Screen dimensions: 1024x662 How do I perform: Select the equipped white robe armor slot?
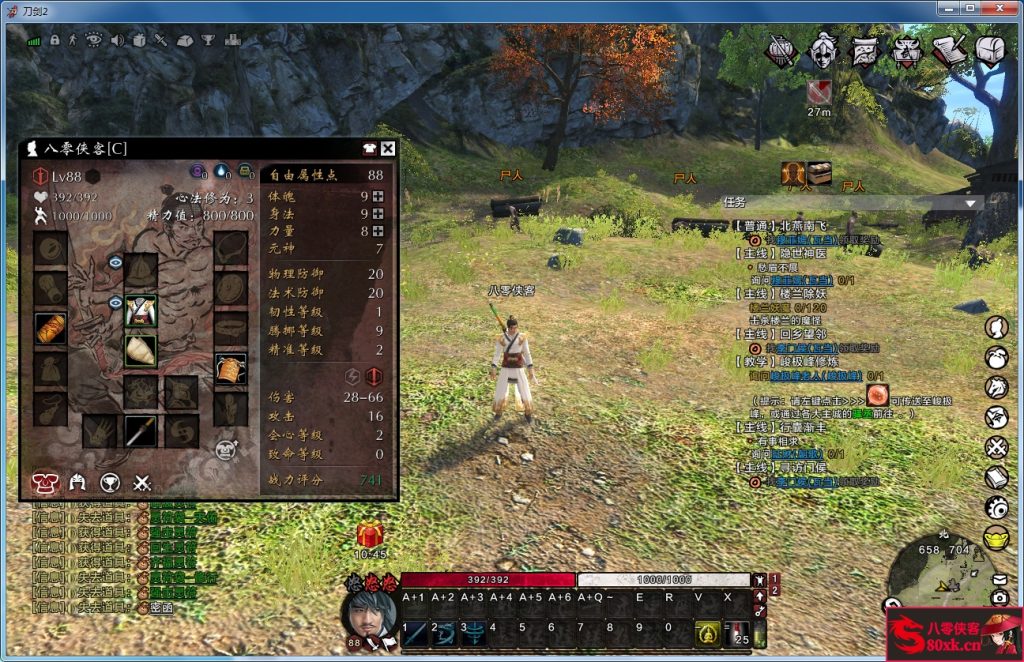[140, 310]
